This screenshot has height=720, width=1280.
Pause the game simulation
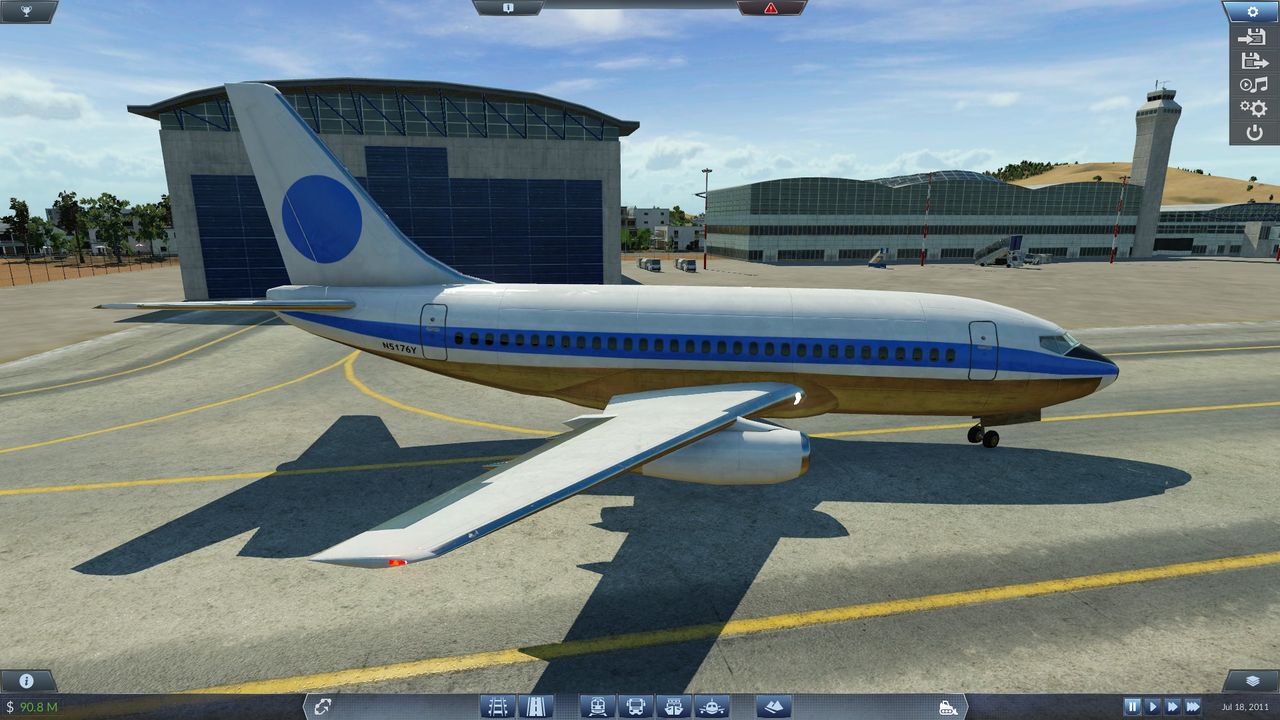pos(1132,707)
